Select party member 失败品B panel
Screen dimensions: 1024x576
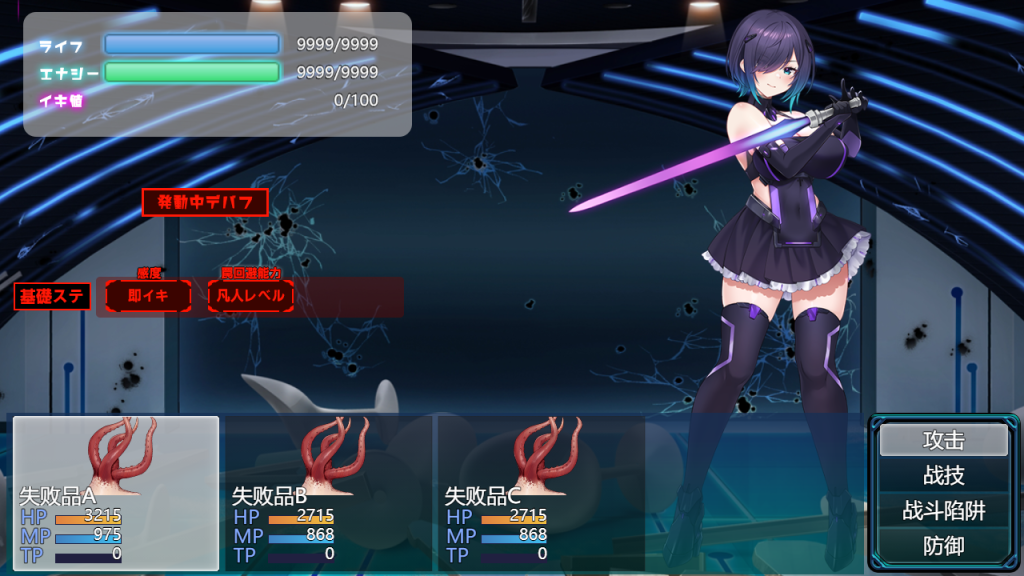tap(328, 493)
